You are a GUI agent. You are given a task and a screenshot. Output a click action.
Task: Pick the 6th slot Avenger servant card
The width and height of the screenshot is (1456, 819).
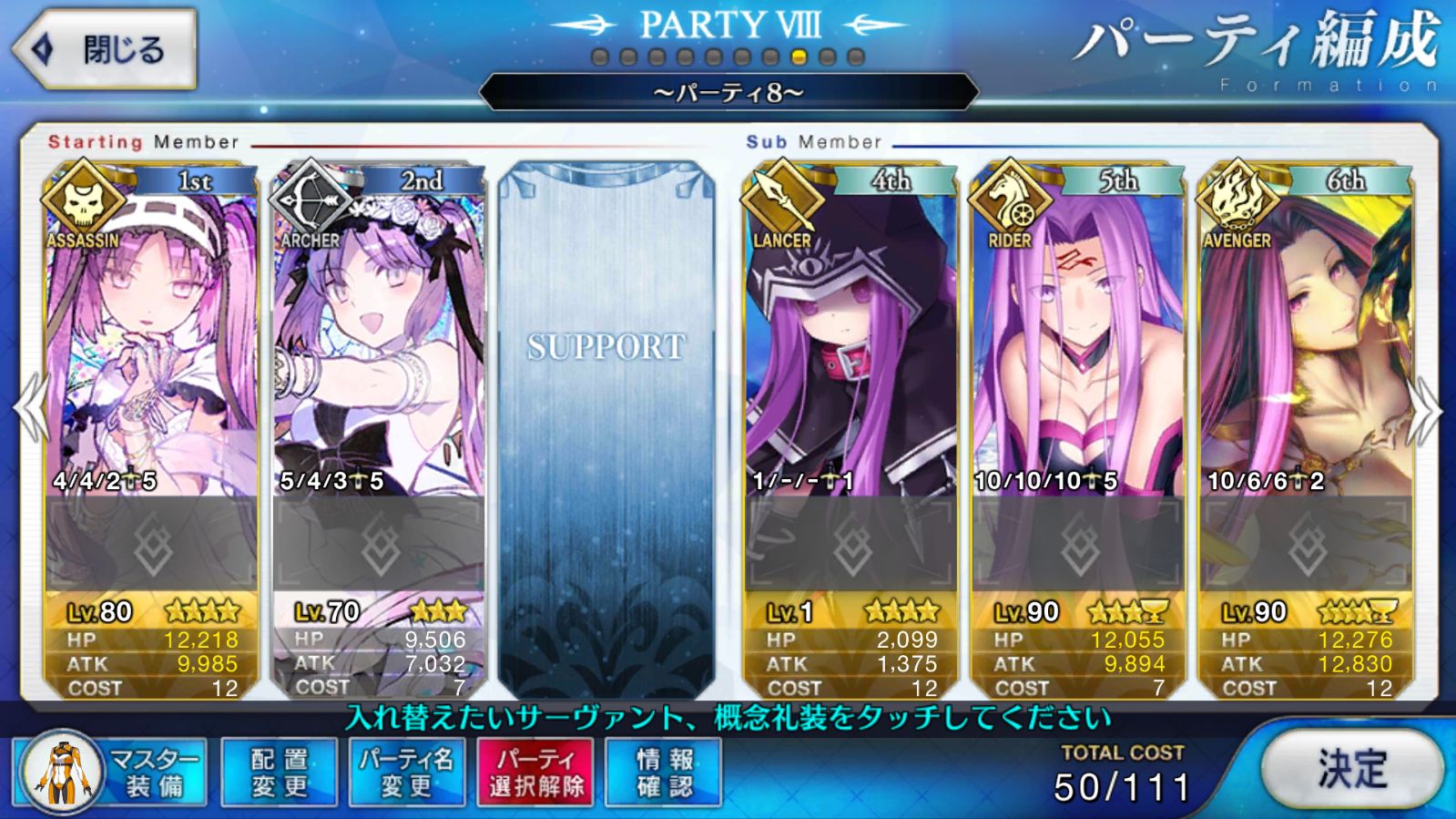[x=1307, y=346]
